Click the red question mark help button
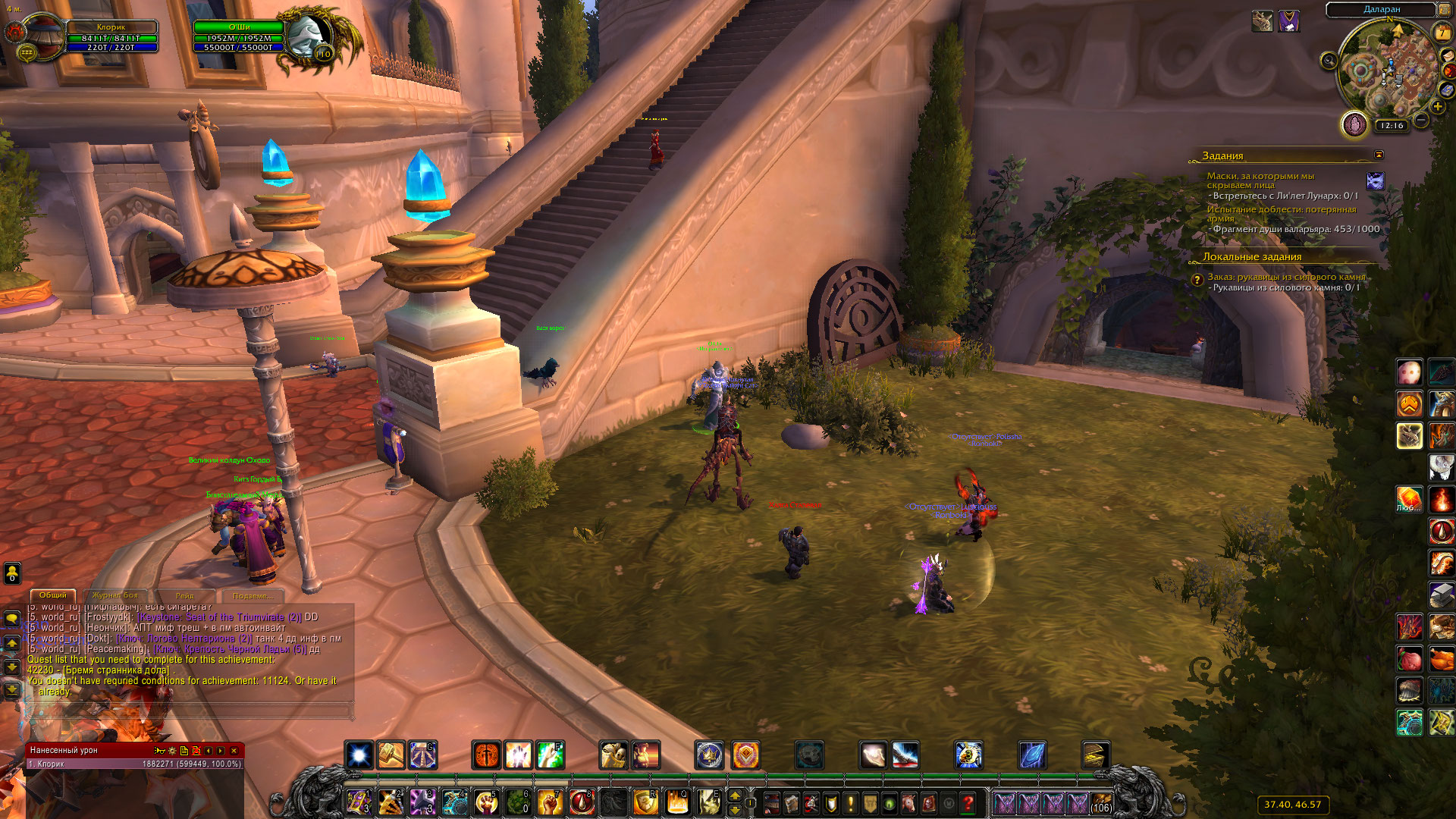This screenshot has height=819, width=1456. coord(968,803)
